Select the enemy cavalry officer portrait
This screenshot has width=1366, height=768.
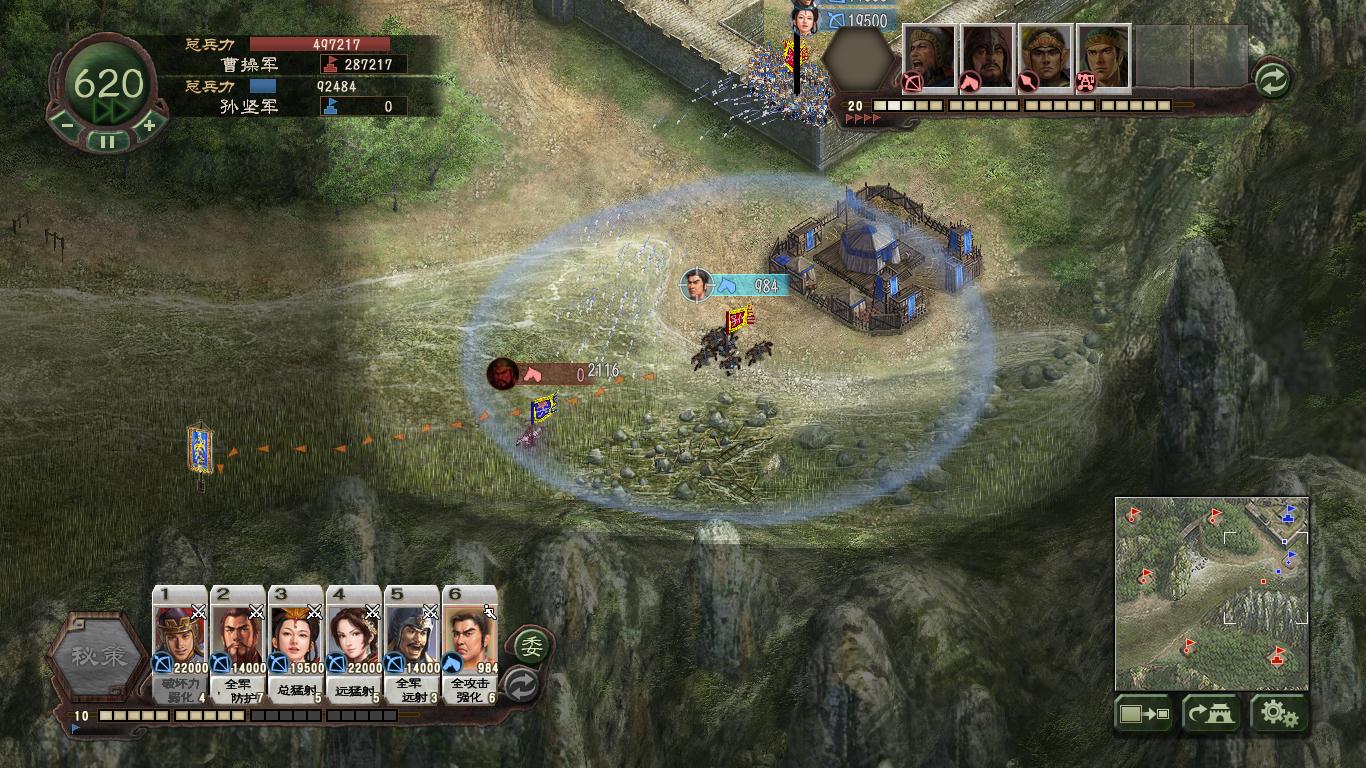pos(988,57)
